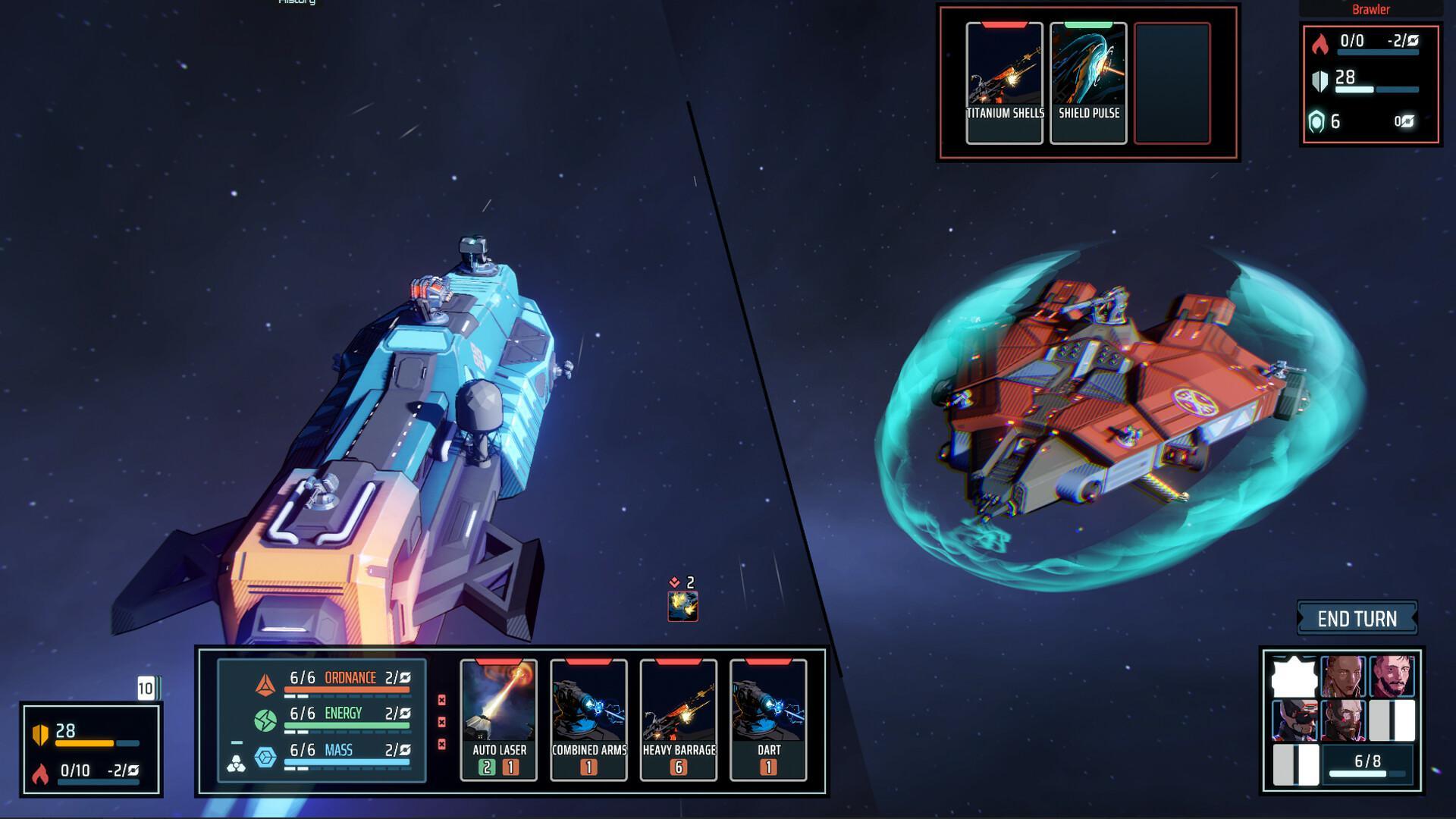Open the History panel at top
Viewport: 1456px width, 819px height.
point(297,2)
